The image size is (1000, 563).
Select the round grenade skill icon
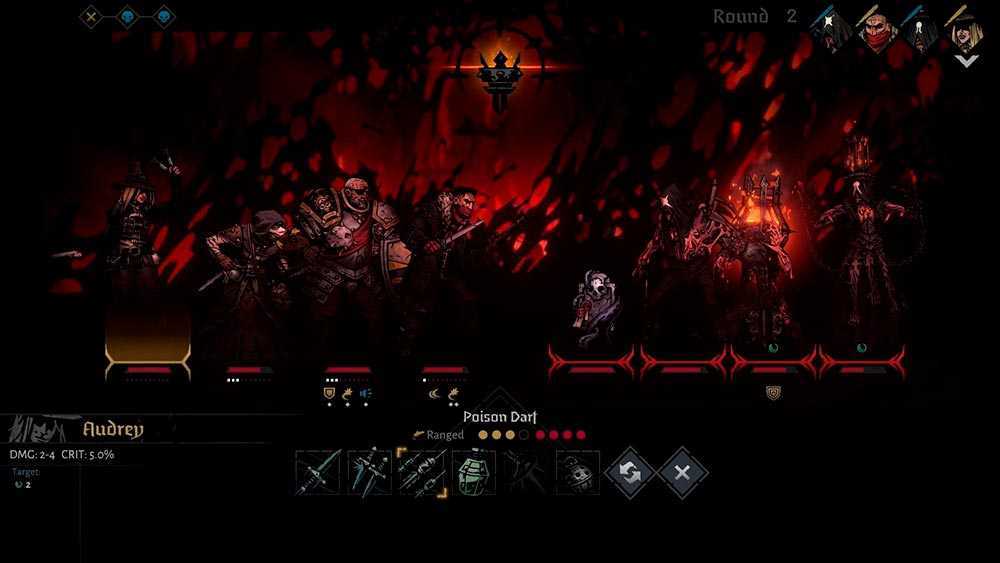[578, 472]
